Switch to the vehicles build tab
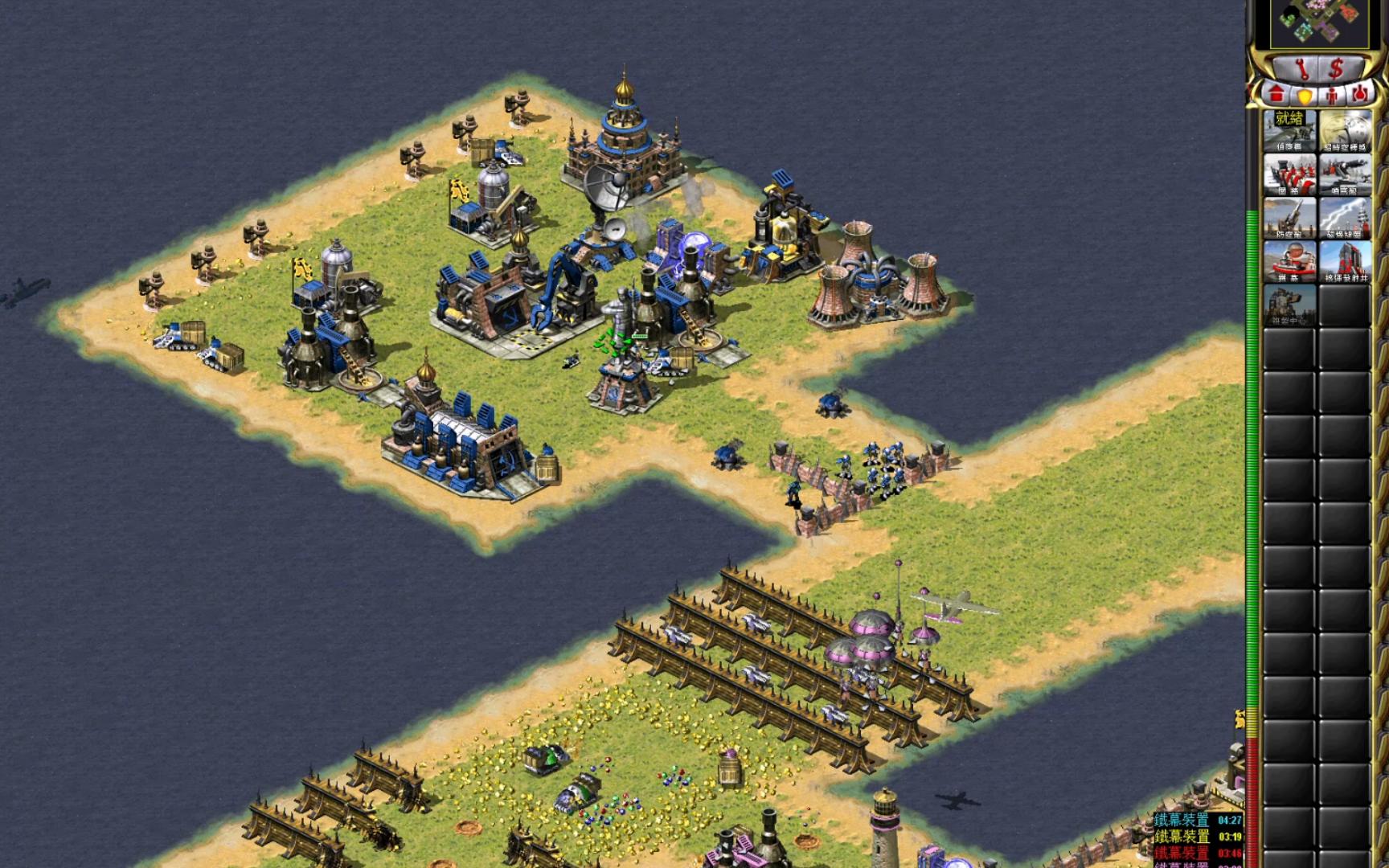The height and width of the screenshot is (868, 1389). click(1359, 95)
